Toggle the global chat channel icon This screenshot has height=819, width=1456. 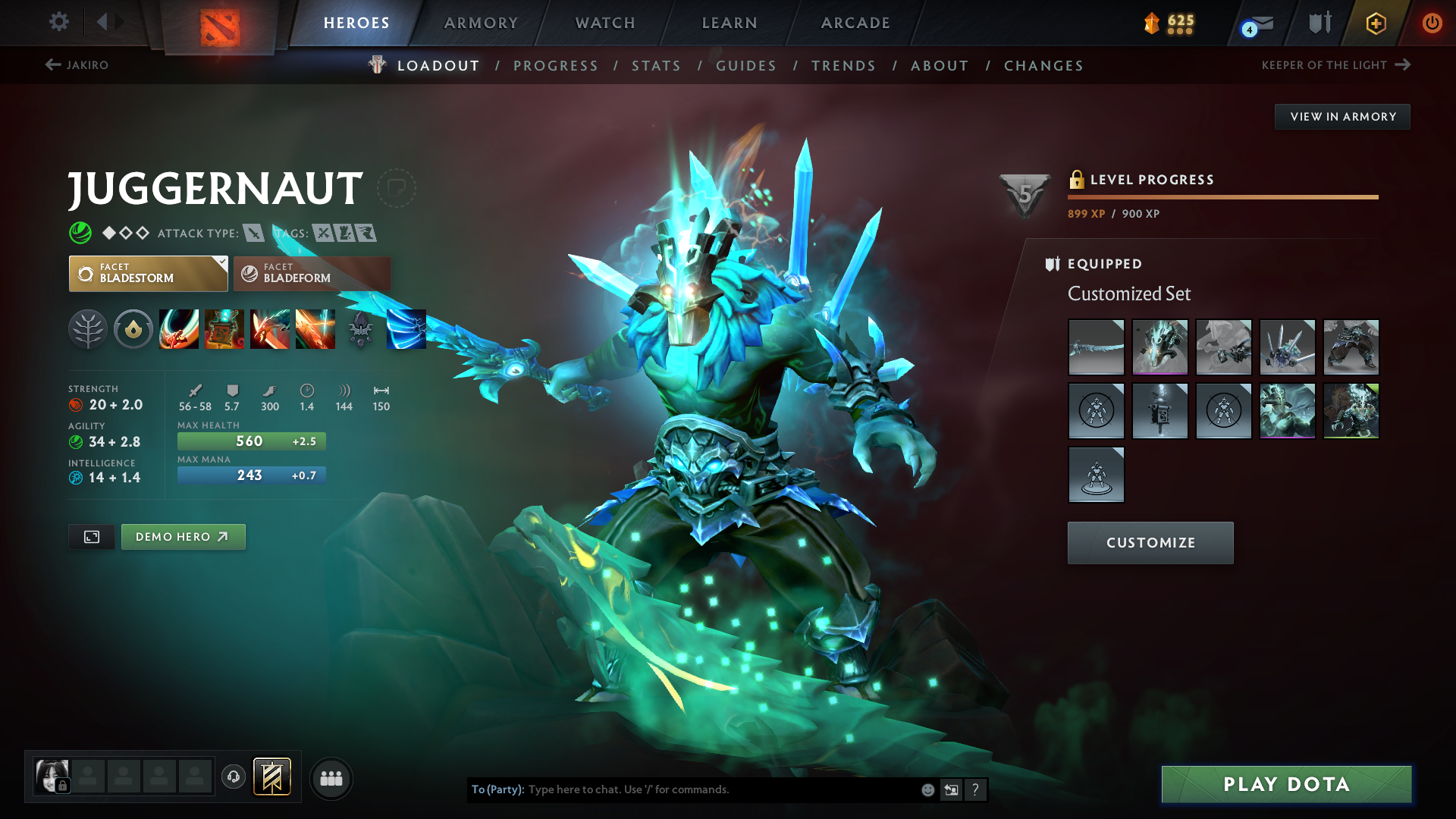pos(331,778)
